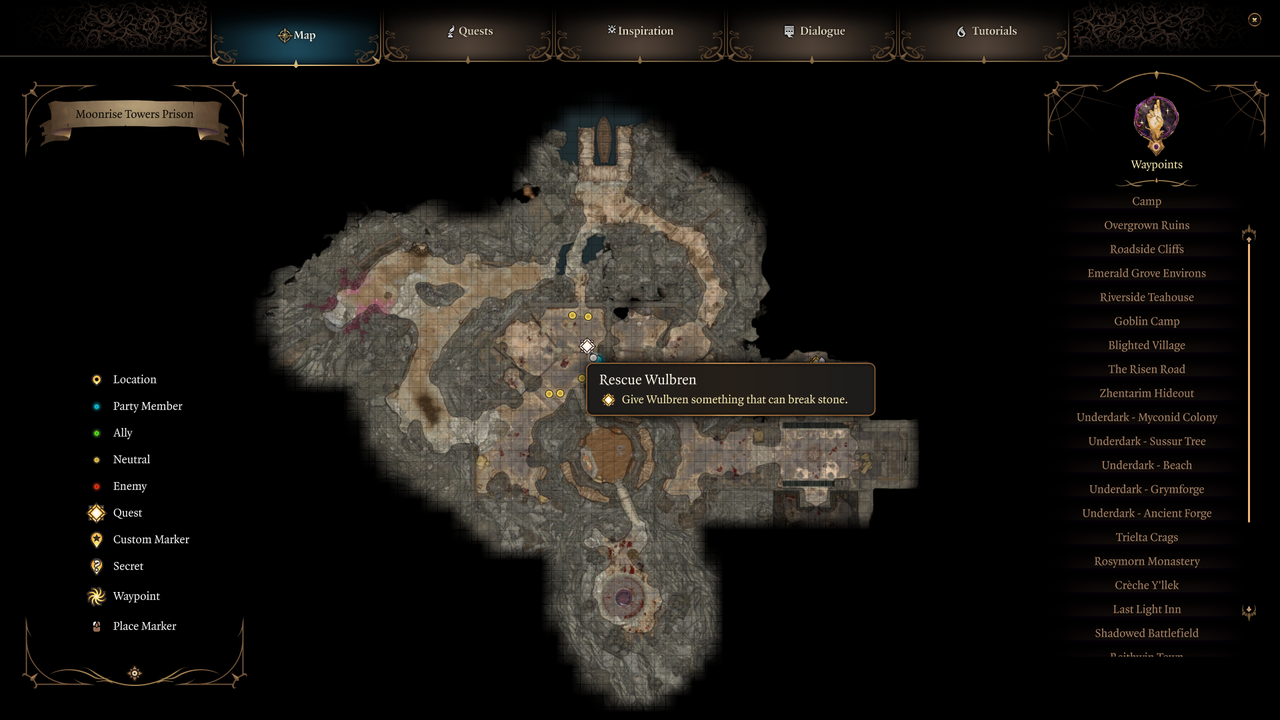Choose Last Light Inn waypoint

[x=1146, y=609]
